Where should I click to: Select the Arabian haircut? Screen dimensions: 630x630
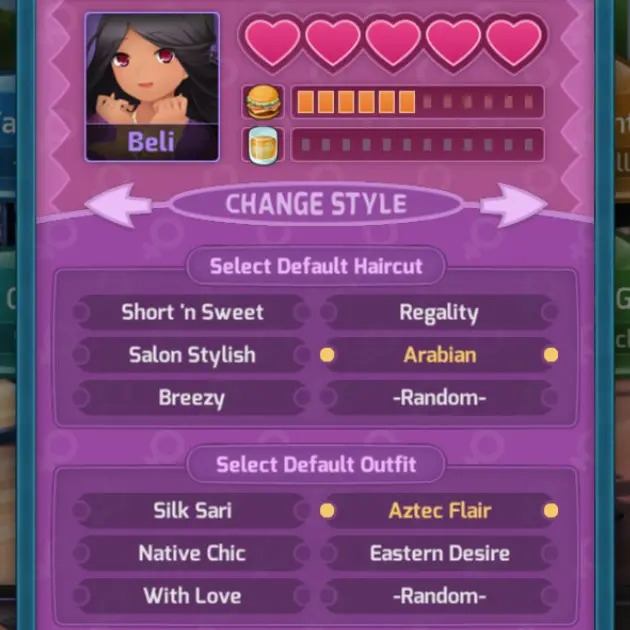point(439,355)
